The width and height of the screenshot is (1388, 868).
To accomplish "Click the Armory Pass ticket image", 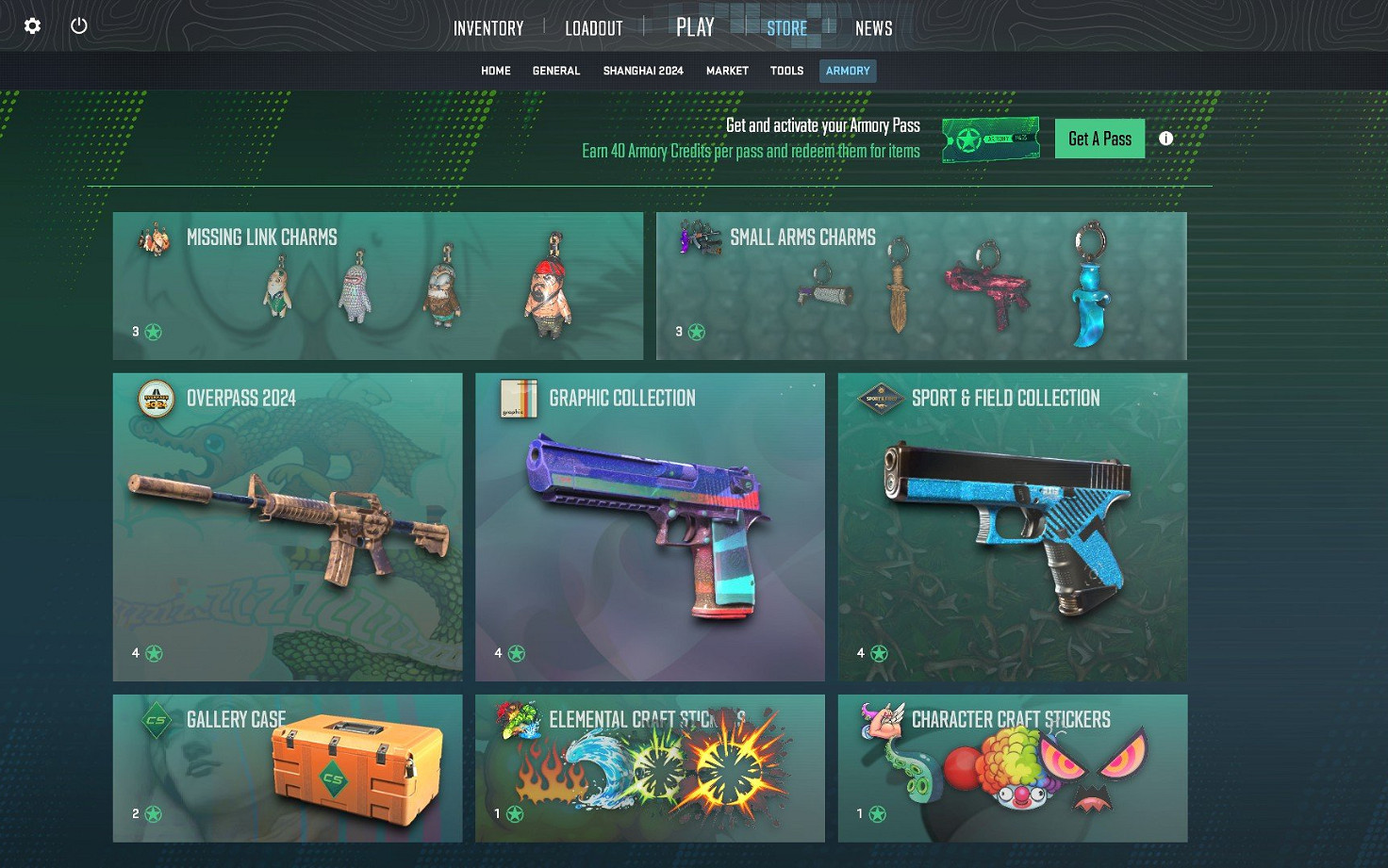I will pos(991,138).
